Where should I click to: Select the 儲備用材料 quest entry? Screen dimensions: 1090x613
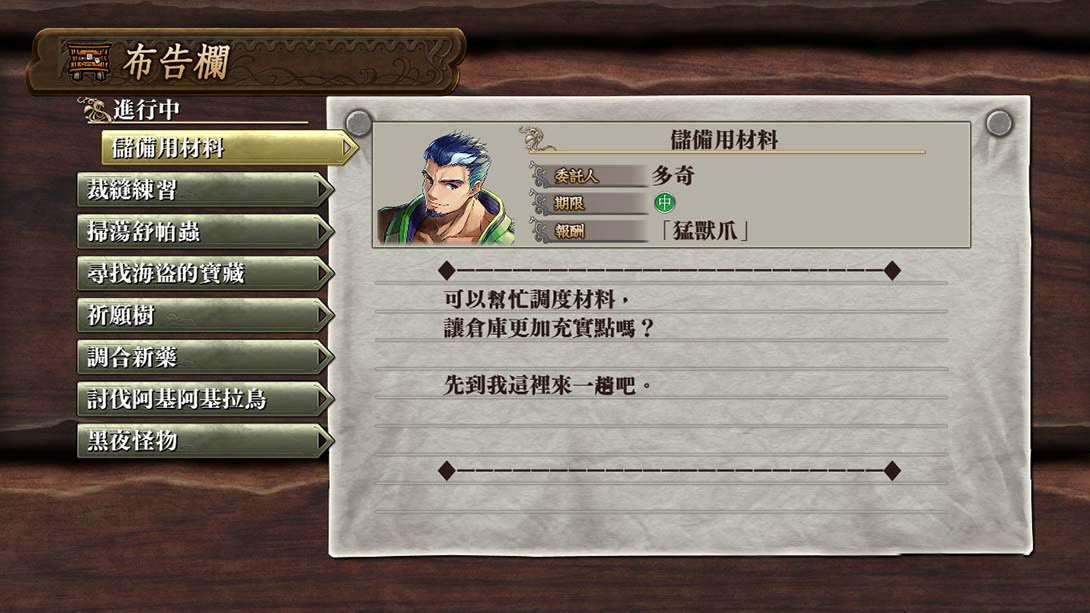[x=228, y=148]
